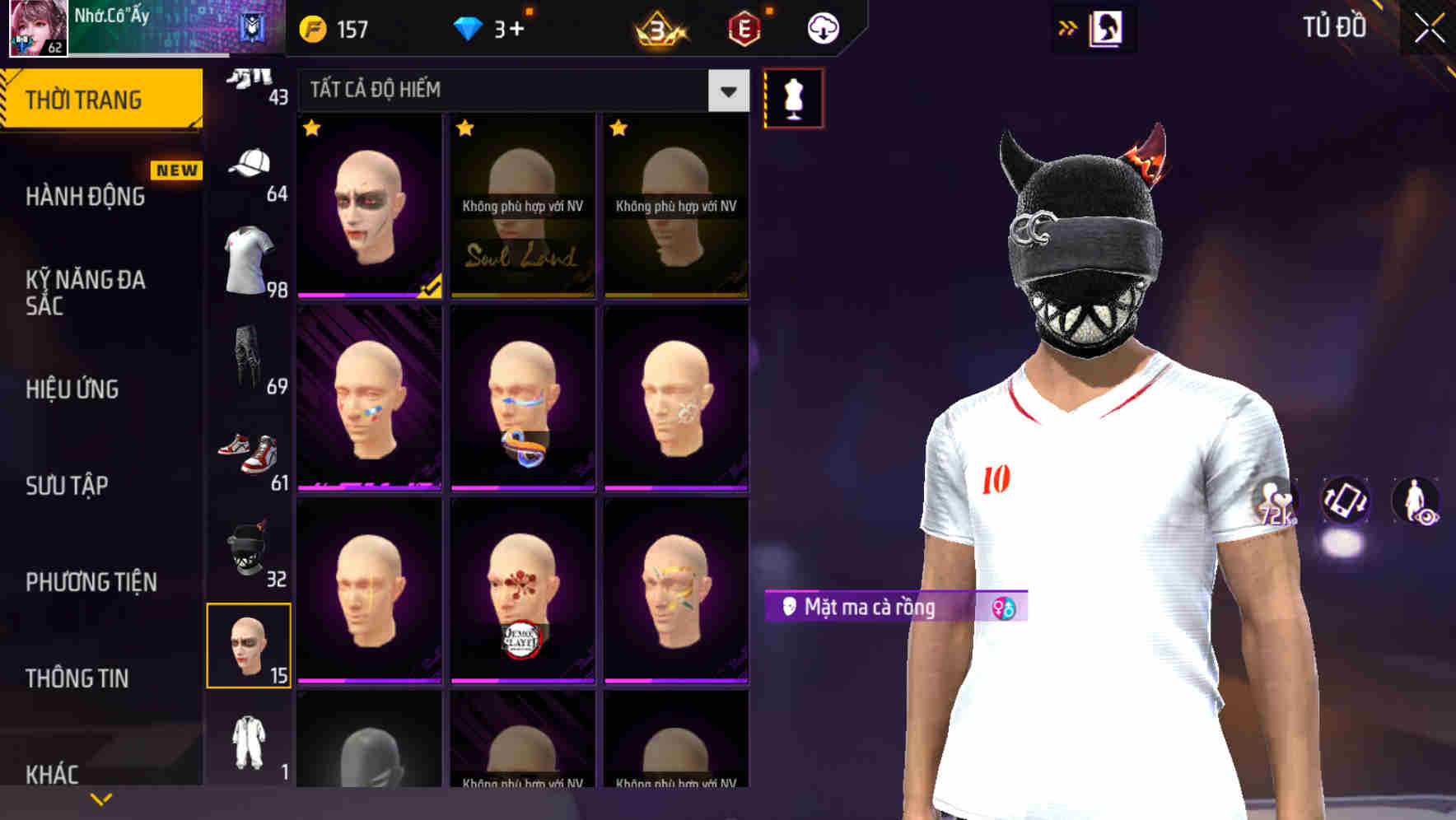This screenshot has width=1456, height=820.
Task: Click the E badge icon in top bar
Action: (x=742, y=27)
